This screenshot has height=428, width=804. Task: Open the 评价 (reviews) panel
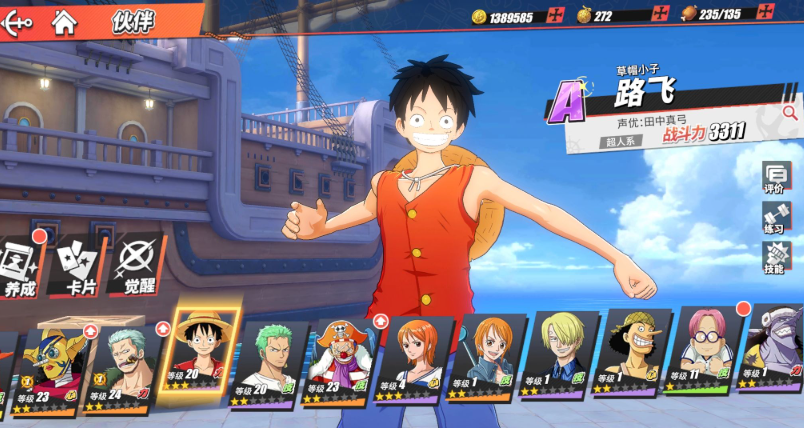point(775,177)
